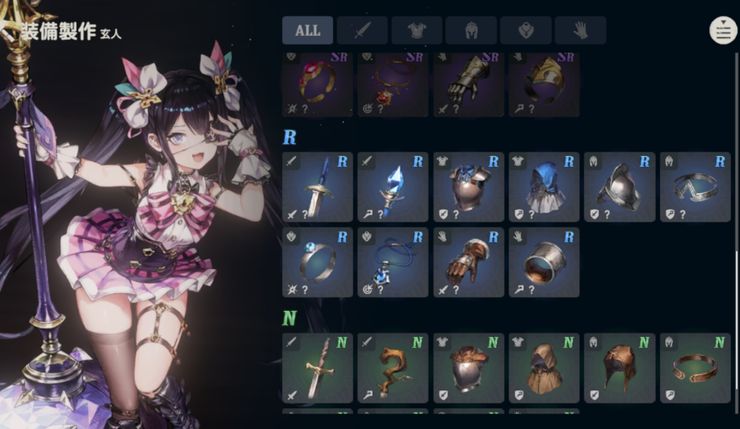This screenshot has height=429, width=740.
Task: Select the SR-rank golden gauntlet
Action: pos(468,80)
